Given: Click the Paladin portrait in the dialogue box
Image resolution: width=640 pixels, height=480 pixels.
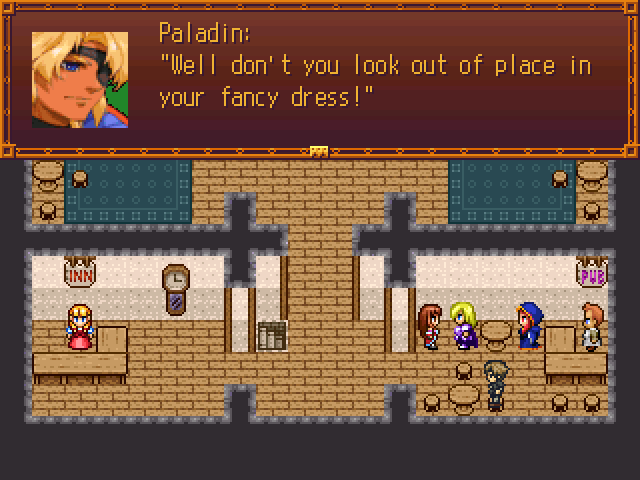Looking at the screenshot, I should [x=80, y=80].
